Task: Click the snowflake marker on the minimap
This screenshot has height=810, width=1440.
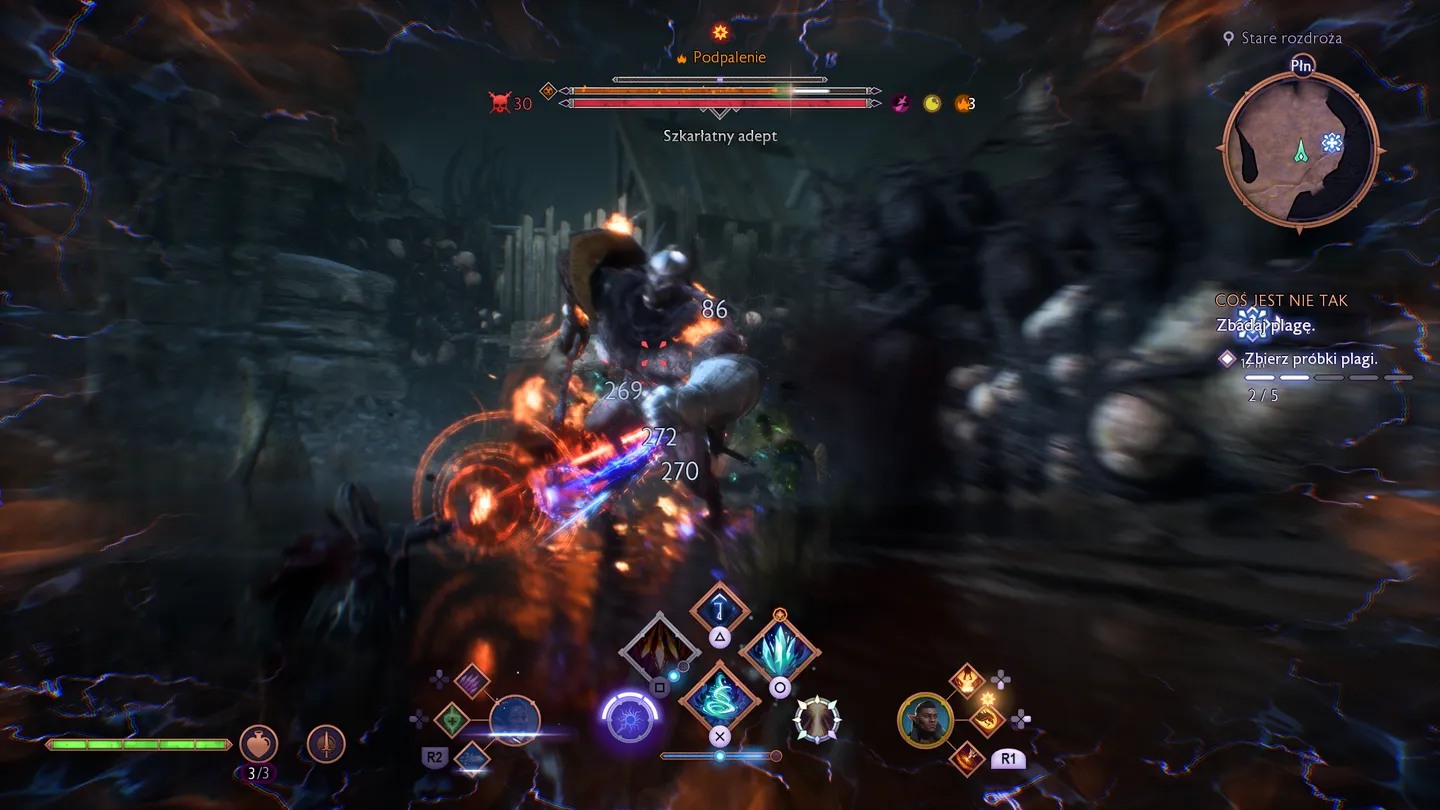Action: pos(1332,143)
